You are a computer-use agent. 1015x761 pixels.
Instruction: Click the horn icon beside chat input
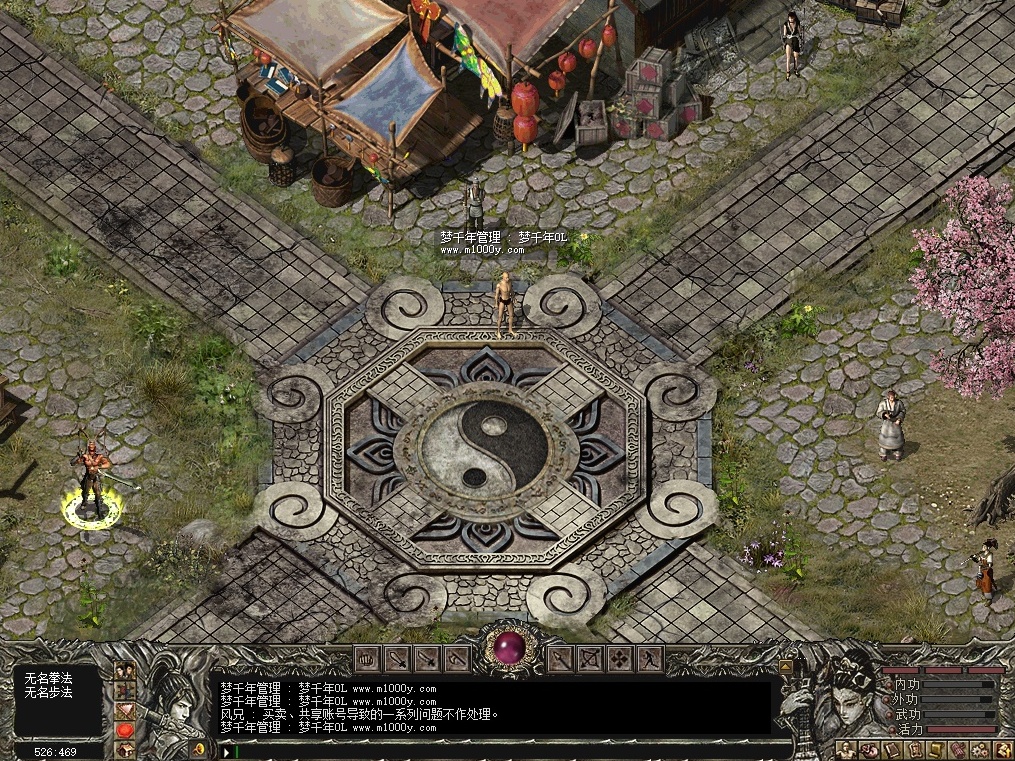click(x=199, y=749)
